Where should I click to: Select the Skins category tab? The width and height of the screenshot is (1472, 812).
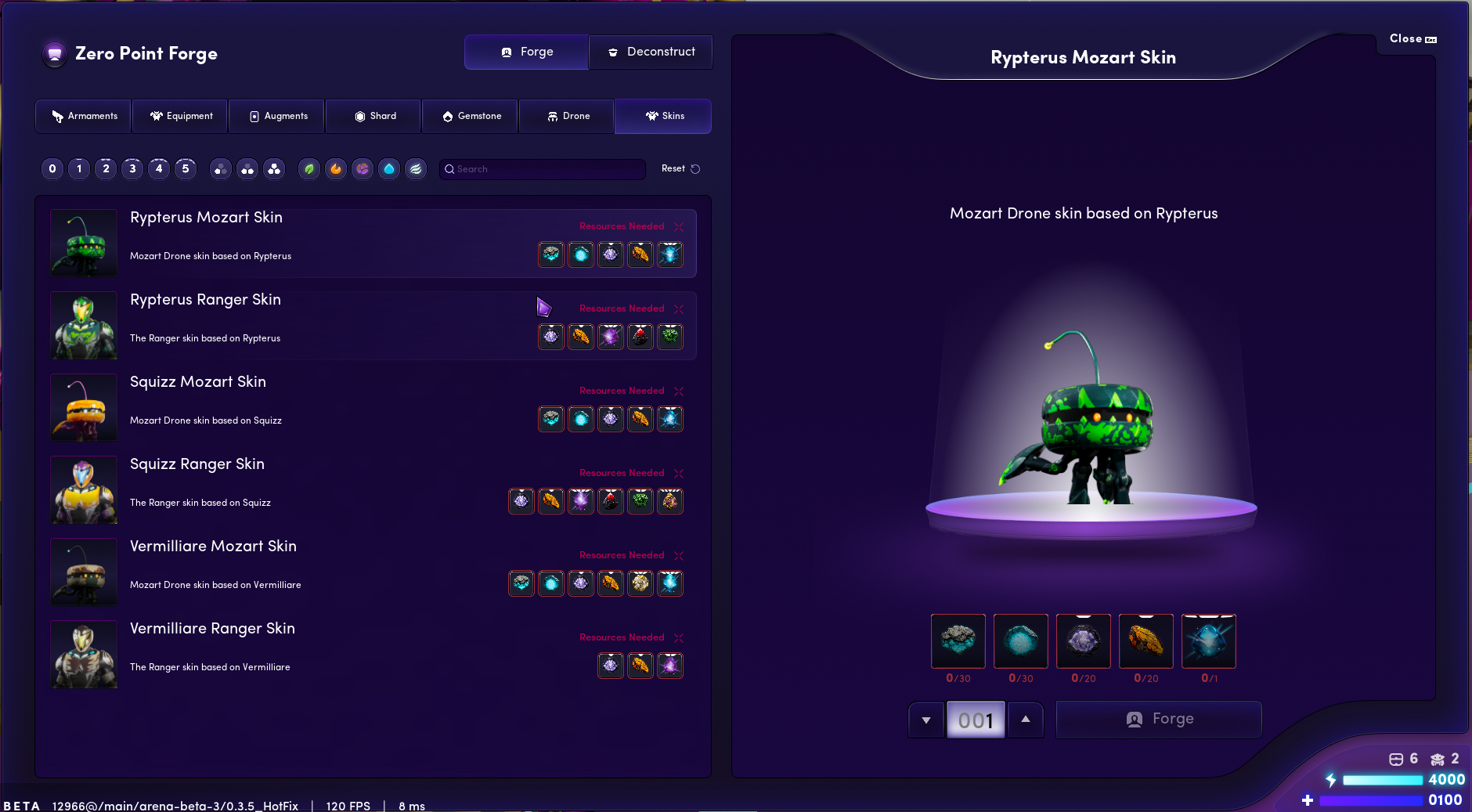coord(664,116)
